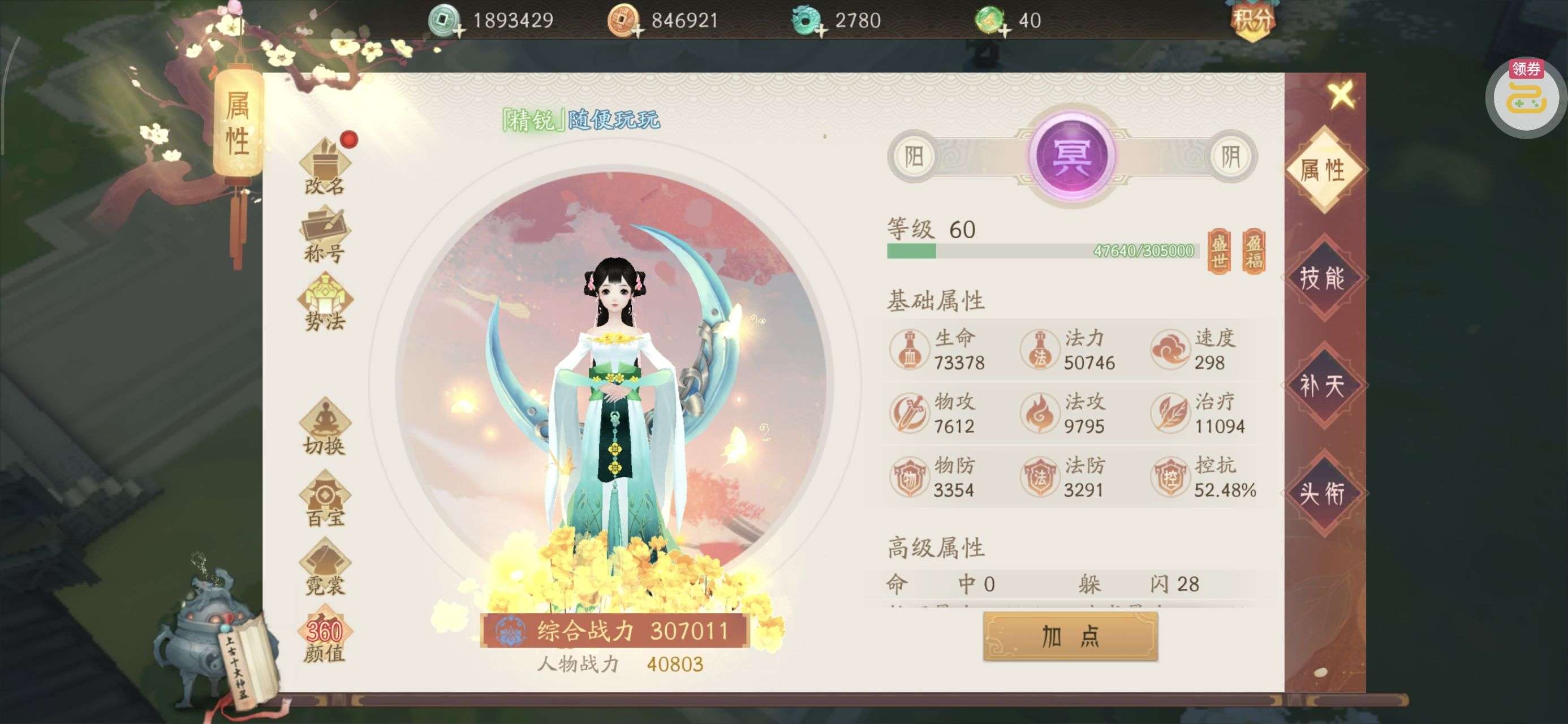1568x724 pixels.
Task: Choose the 阴 alignment button
Action: [1231, 157]
